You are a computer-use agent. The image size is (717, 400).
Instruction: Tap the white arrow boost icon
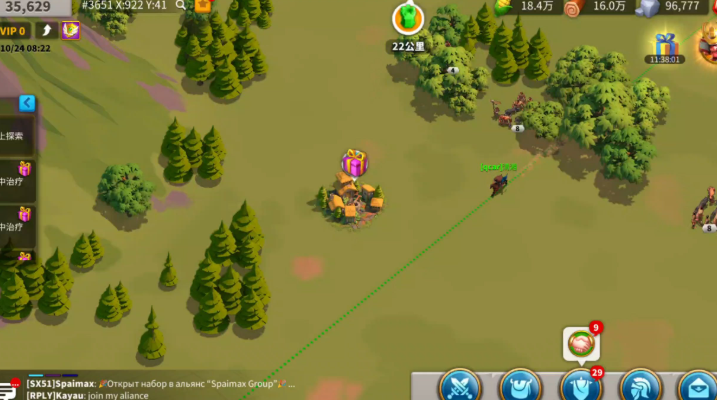pyautogui.click(x=45, y=30)
